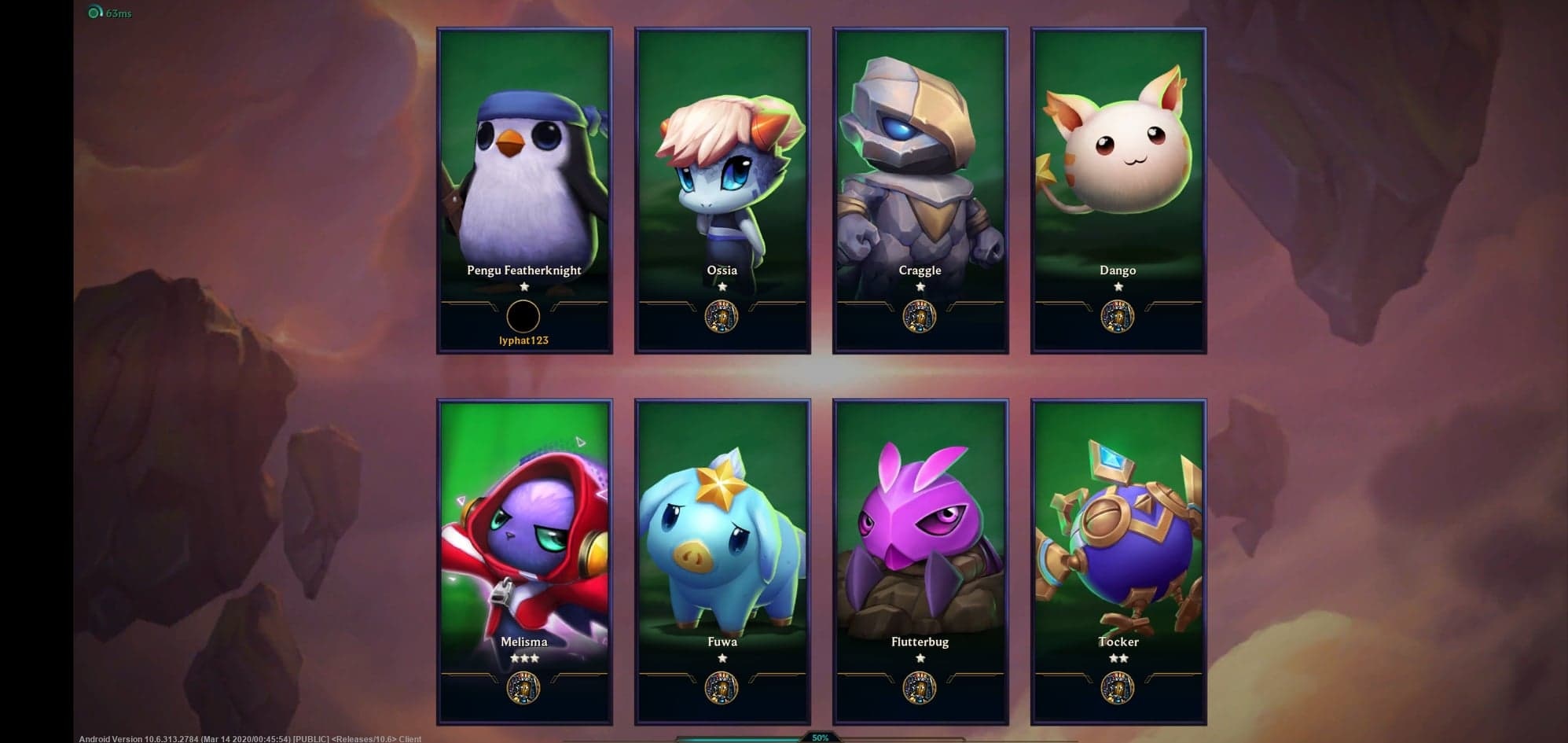Click the profile icon above lyphat123
Image resolution: width=1568 pixels, height=743 pixels.
523,317
